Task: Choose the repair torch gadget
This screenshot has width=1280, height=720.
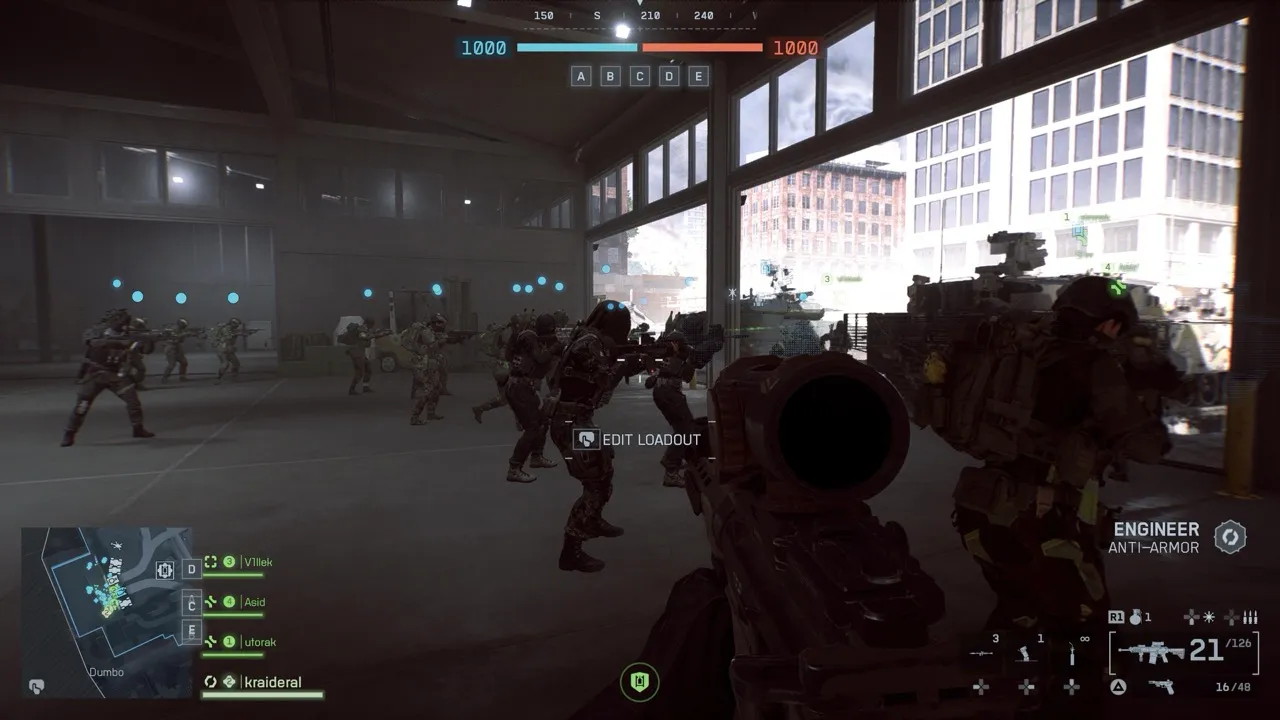Action: [x=1072, y=653]
